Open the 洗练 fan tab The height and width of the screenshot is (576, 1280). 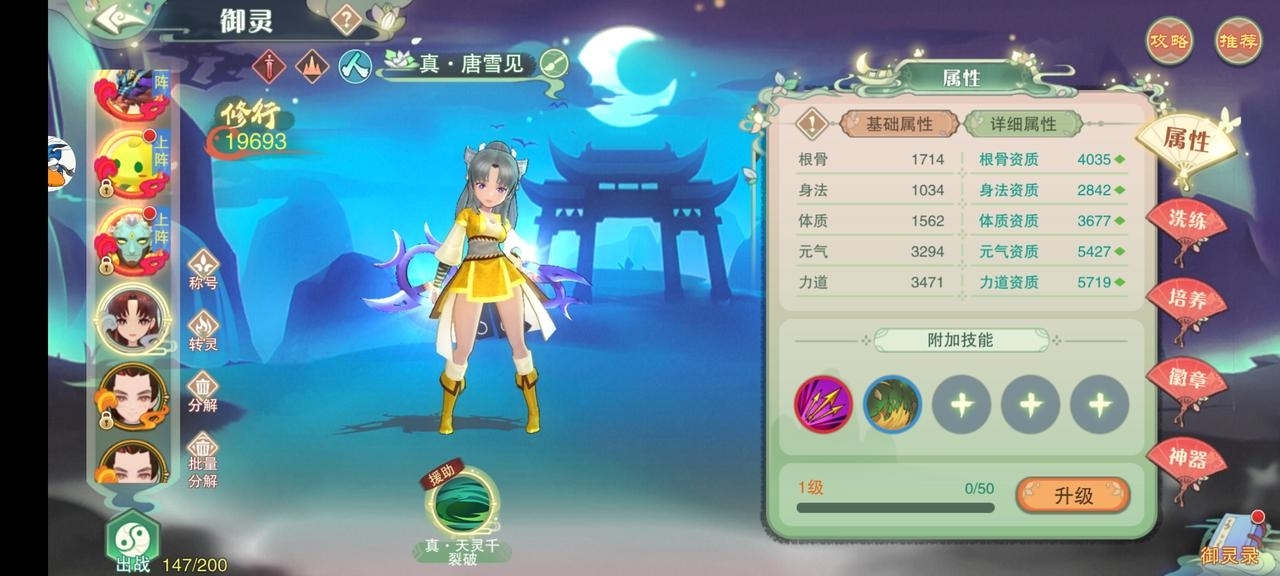[1187, 222]
